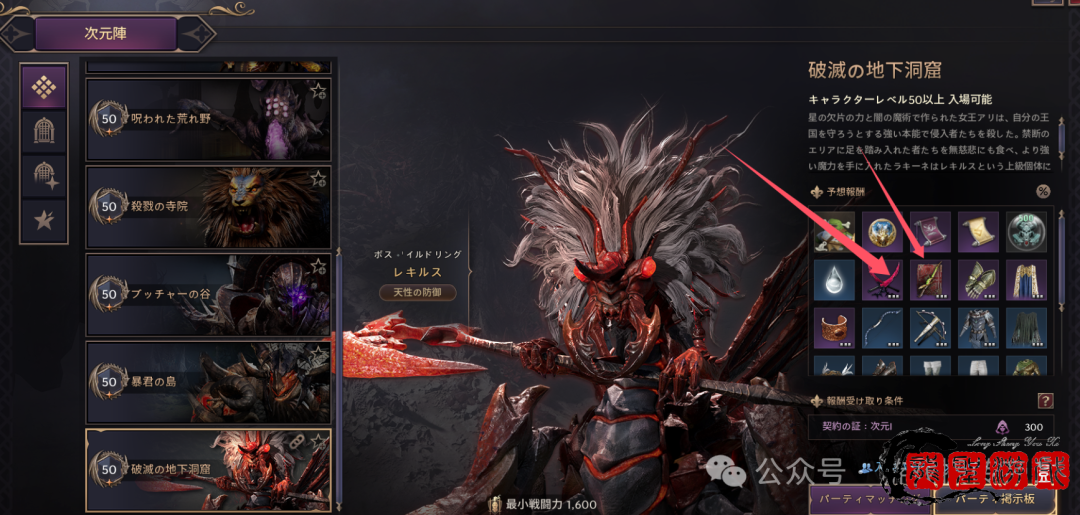Viewport: 1080px width, 515px height.
Task: View the red book with staff reward
Action: [x=930, y=279]
